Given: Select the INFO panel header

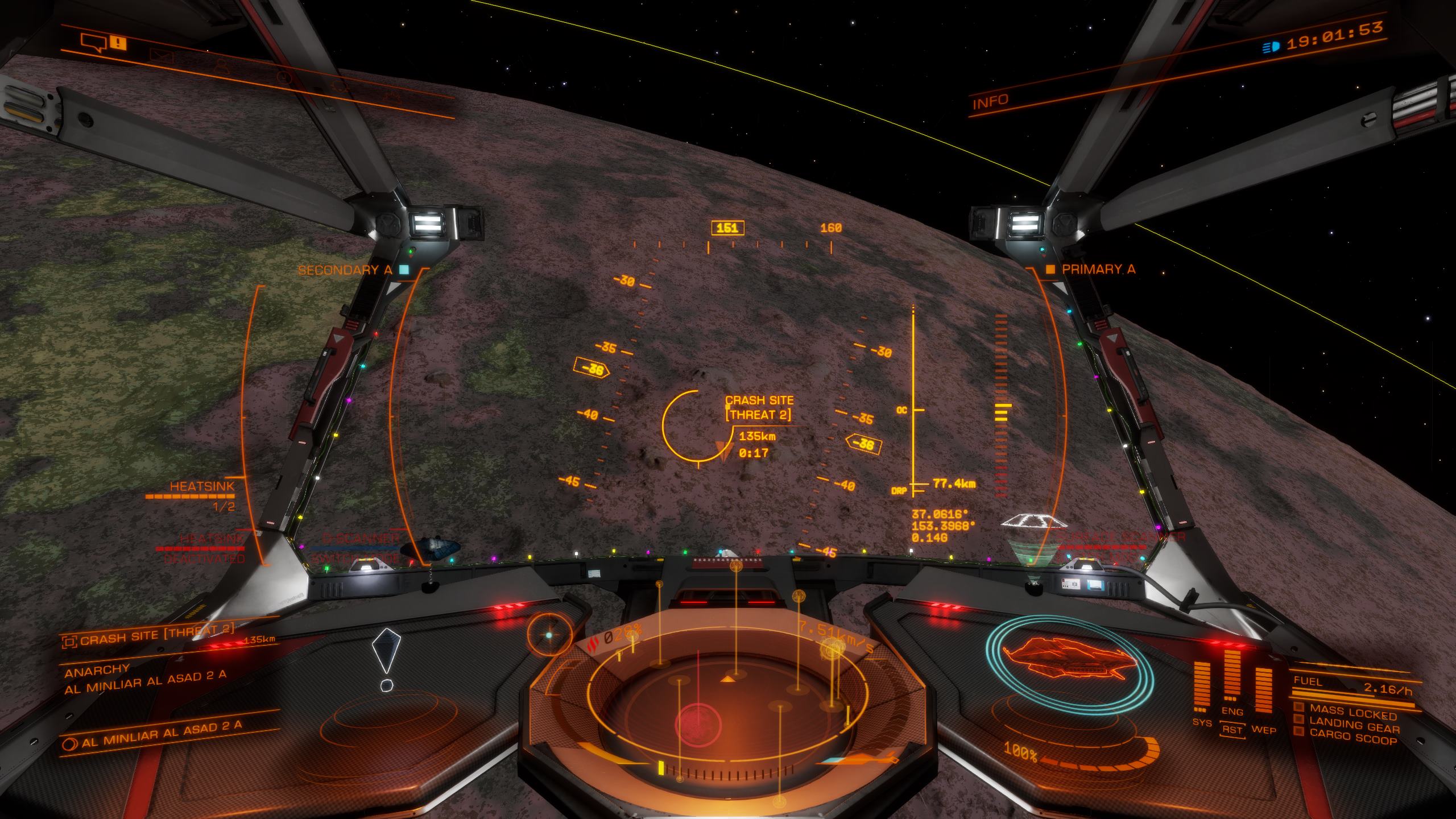Looking at the screenshot, I should (x=990, y=102).
